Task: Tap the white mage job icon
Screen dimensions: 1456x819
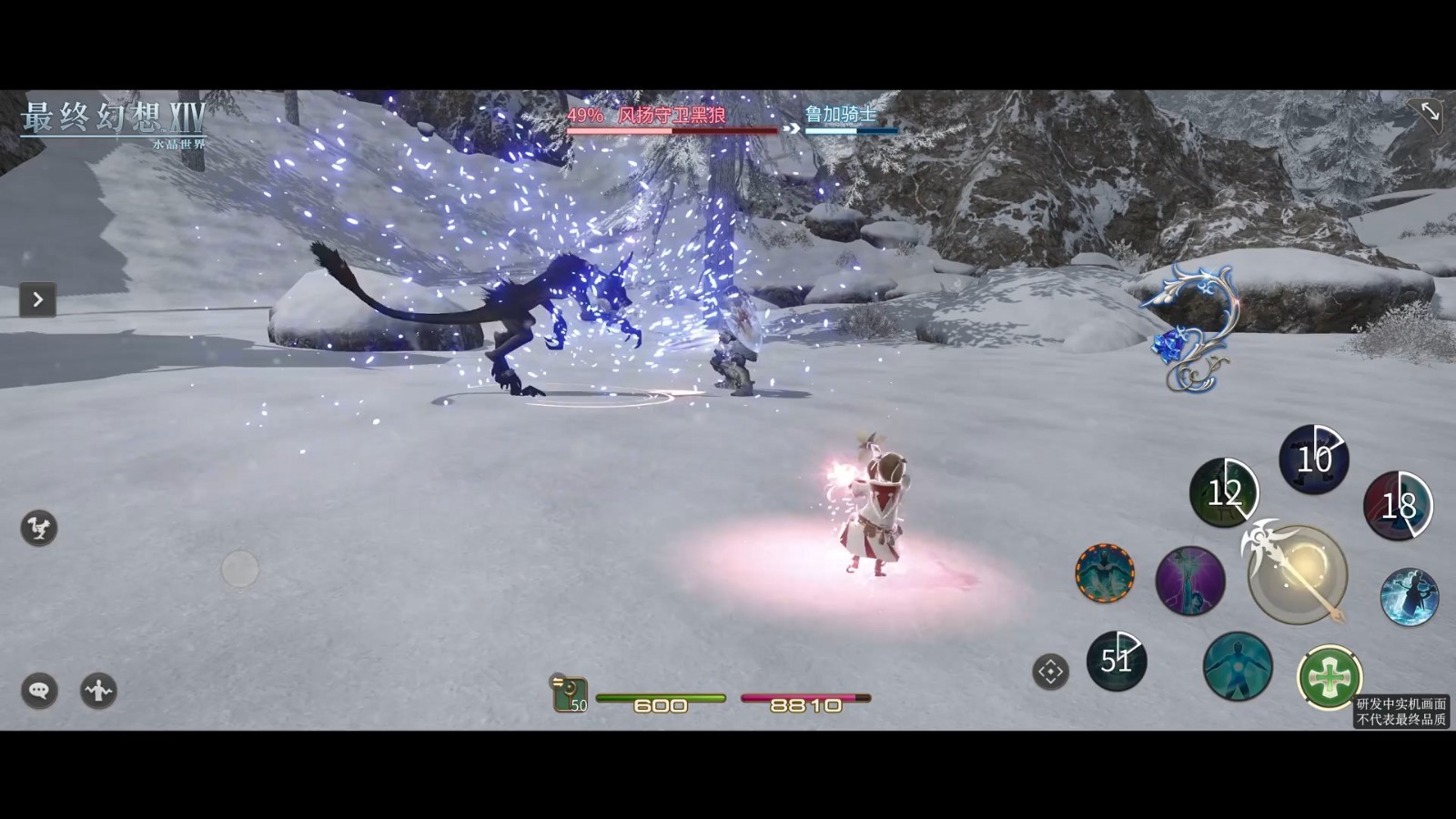Action: (x=570, y=695)
